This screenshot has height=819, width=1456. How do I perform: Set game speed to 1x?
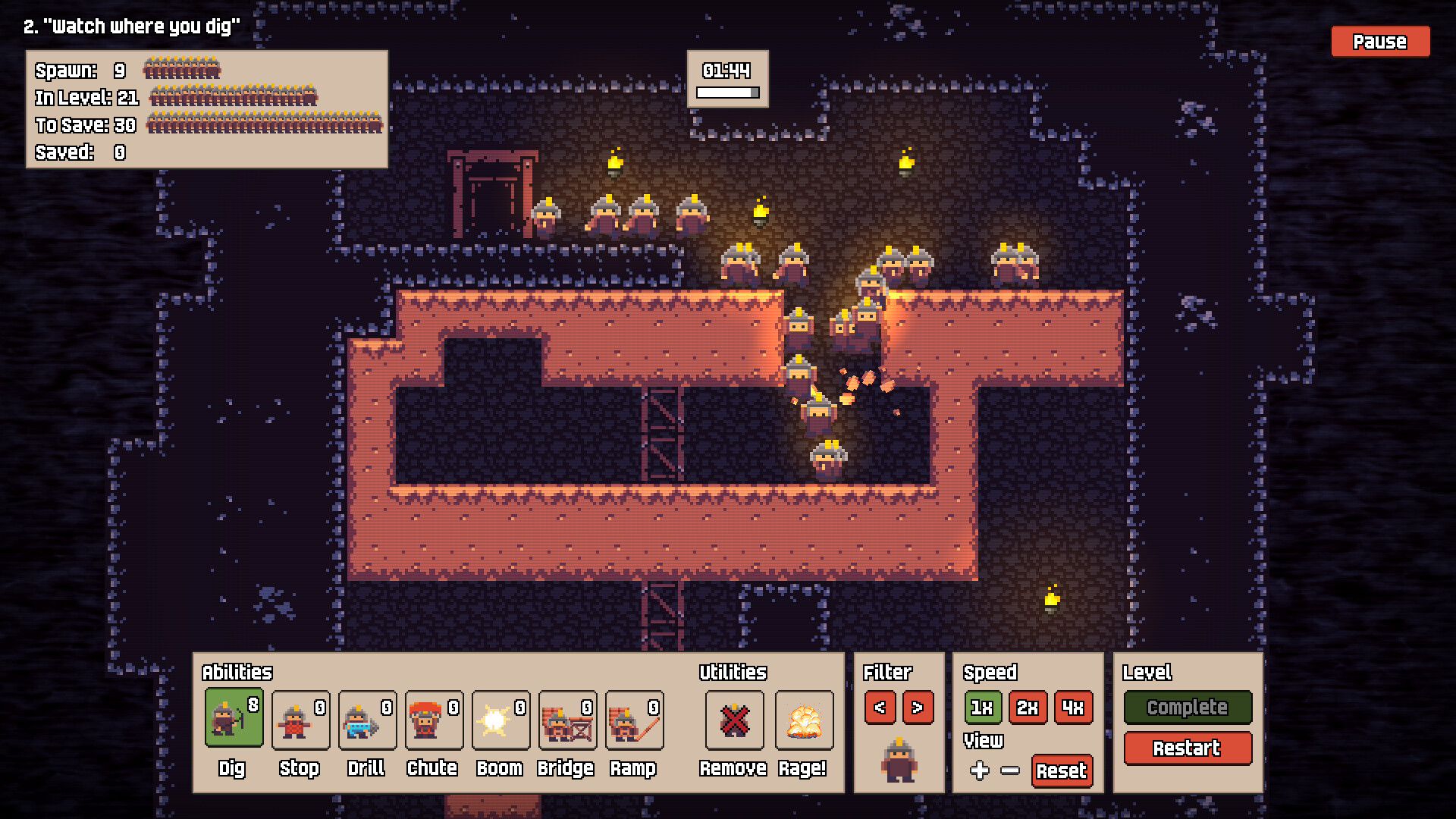tap(982, 708)
